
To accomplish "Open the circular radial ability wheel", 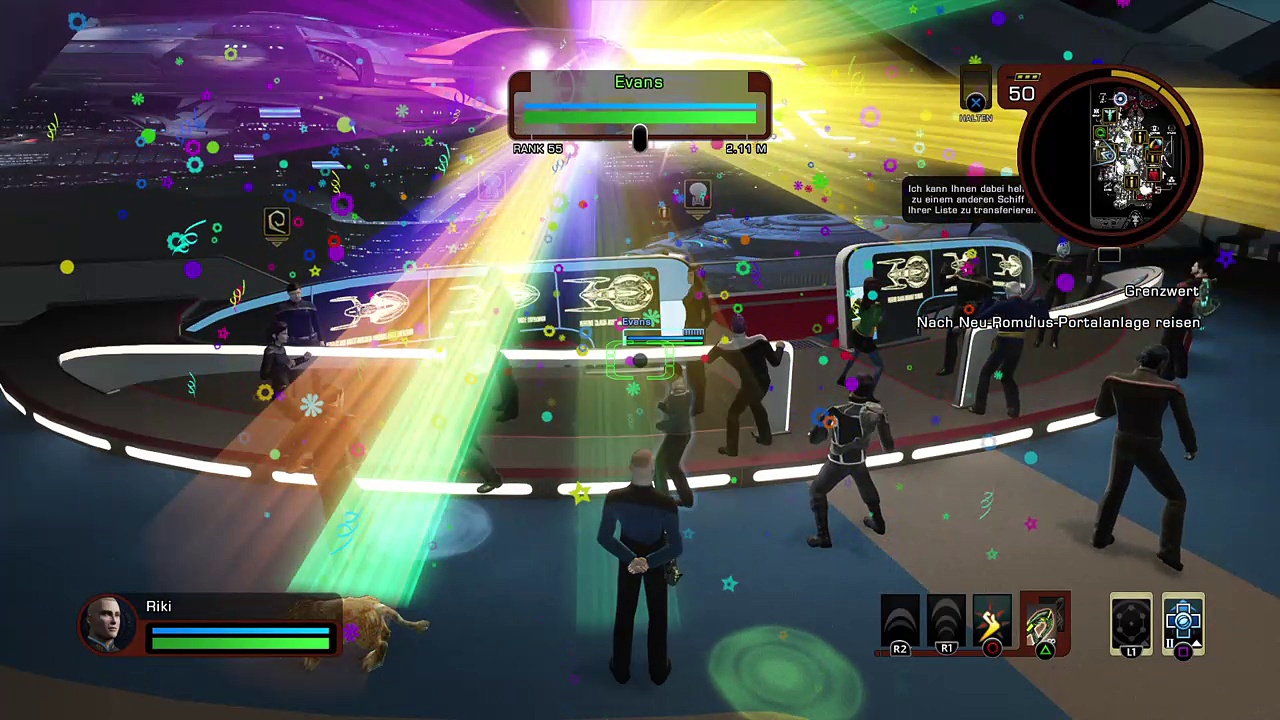I will tap(1131, 624).
